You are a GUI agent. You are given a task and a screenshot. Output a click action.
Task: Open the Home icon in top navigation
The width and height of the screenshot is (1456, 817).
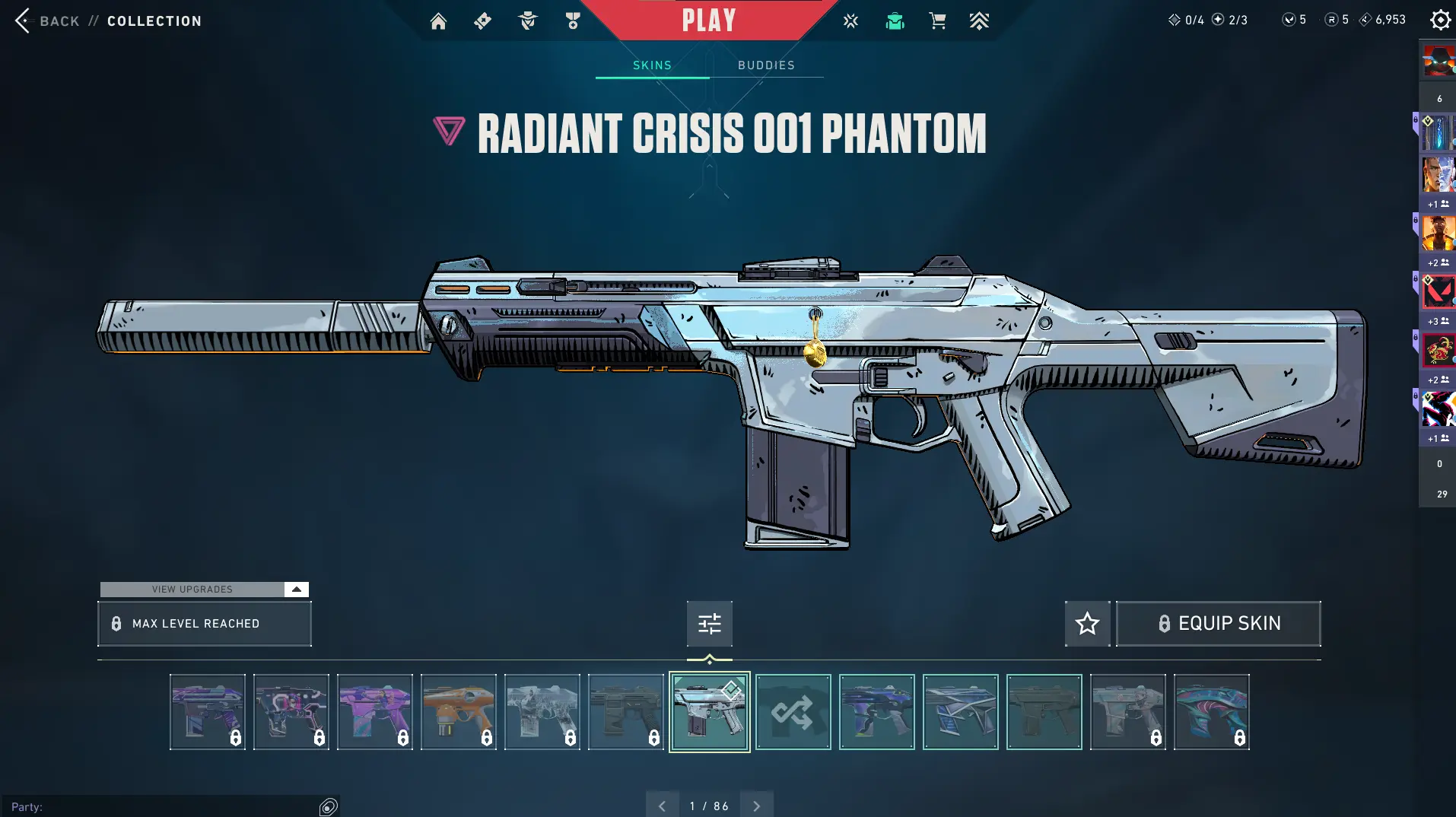(x=438, y=21)
